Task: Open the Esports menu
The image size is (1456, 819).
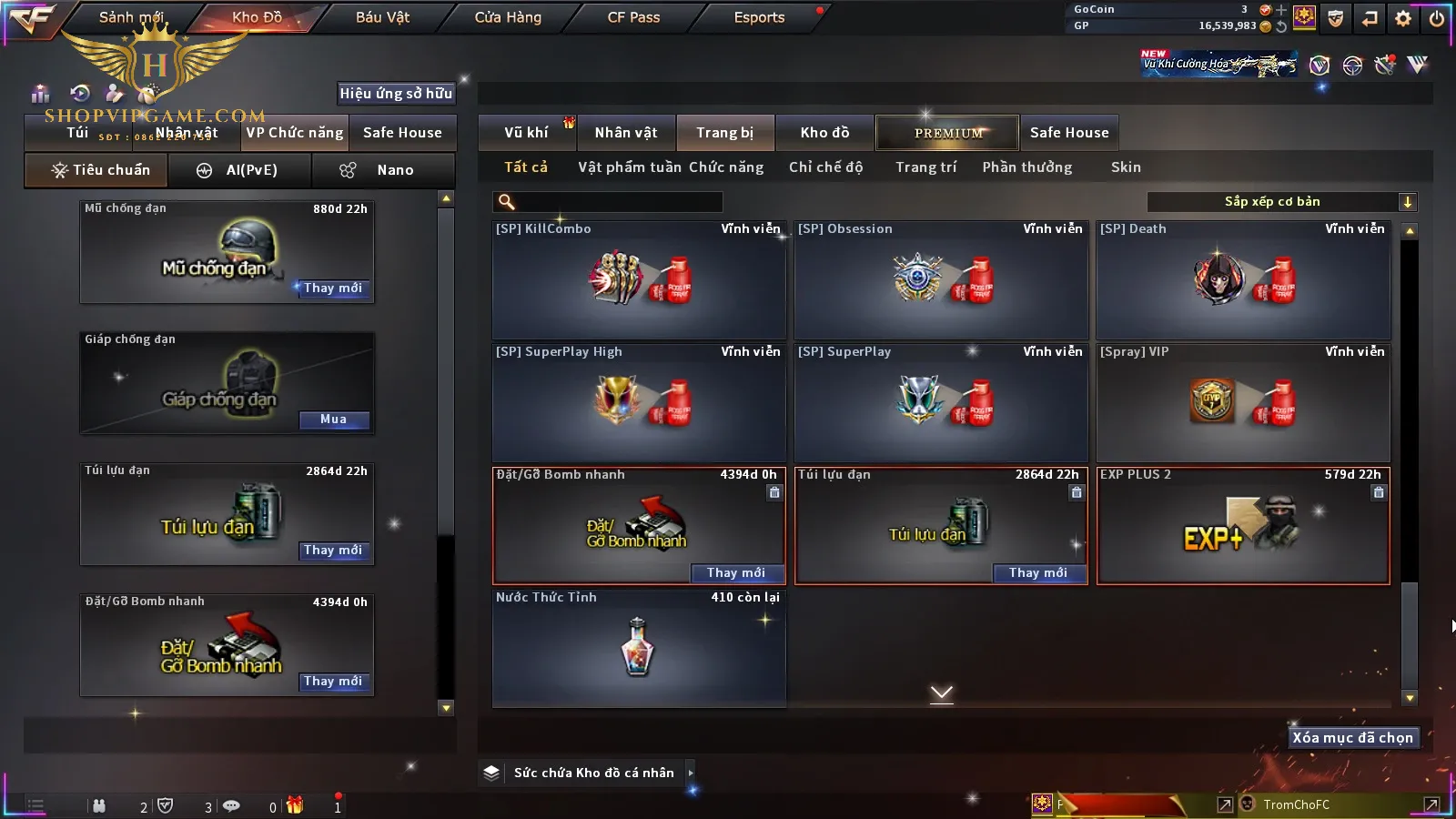Action: (x=759, y=17)
